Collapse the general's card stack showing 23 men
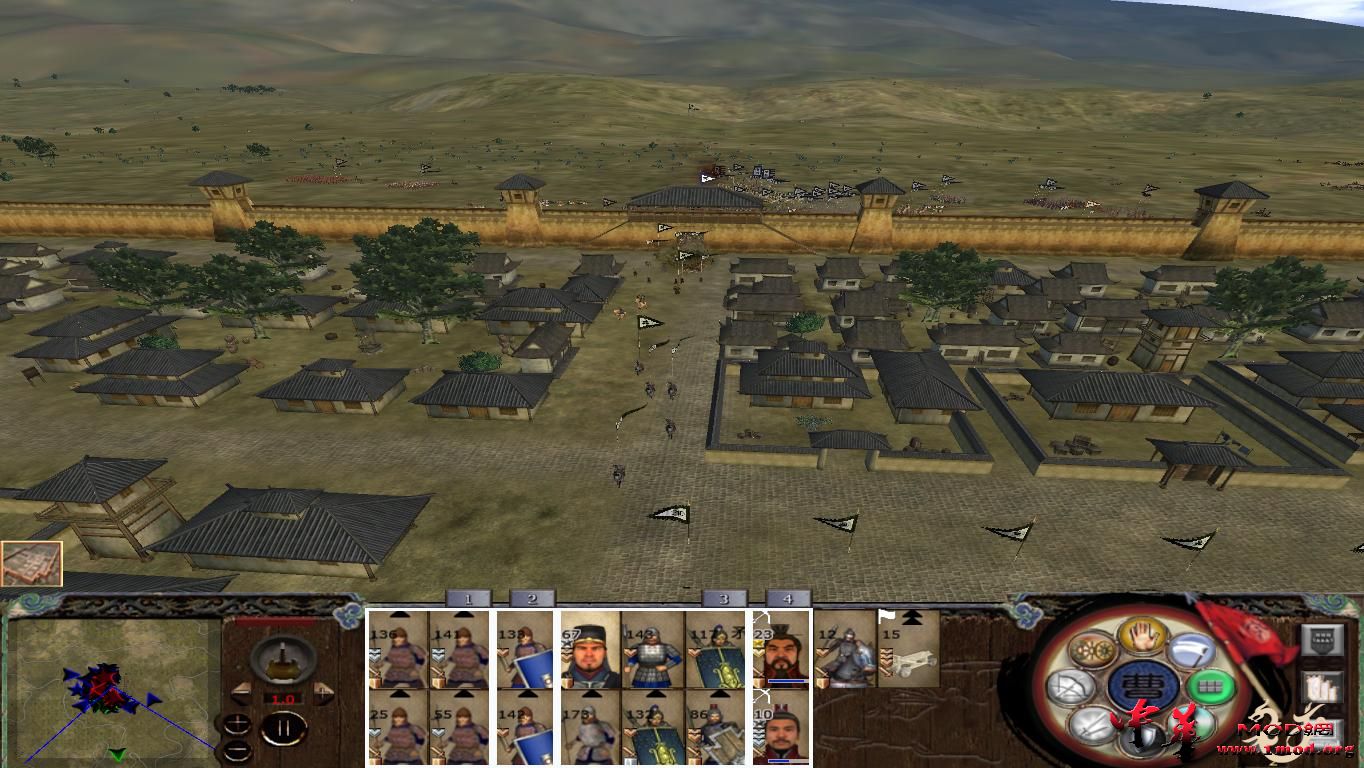 point(786,614)
